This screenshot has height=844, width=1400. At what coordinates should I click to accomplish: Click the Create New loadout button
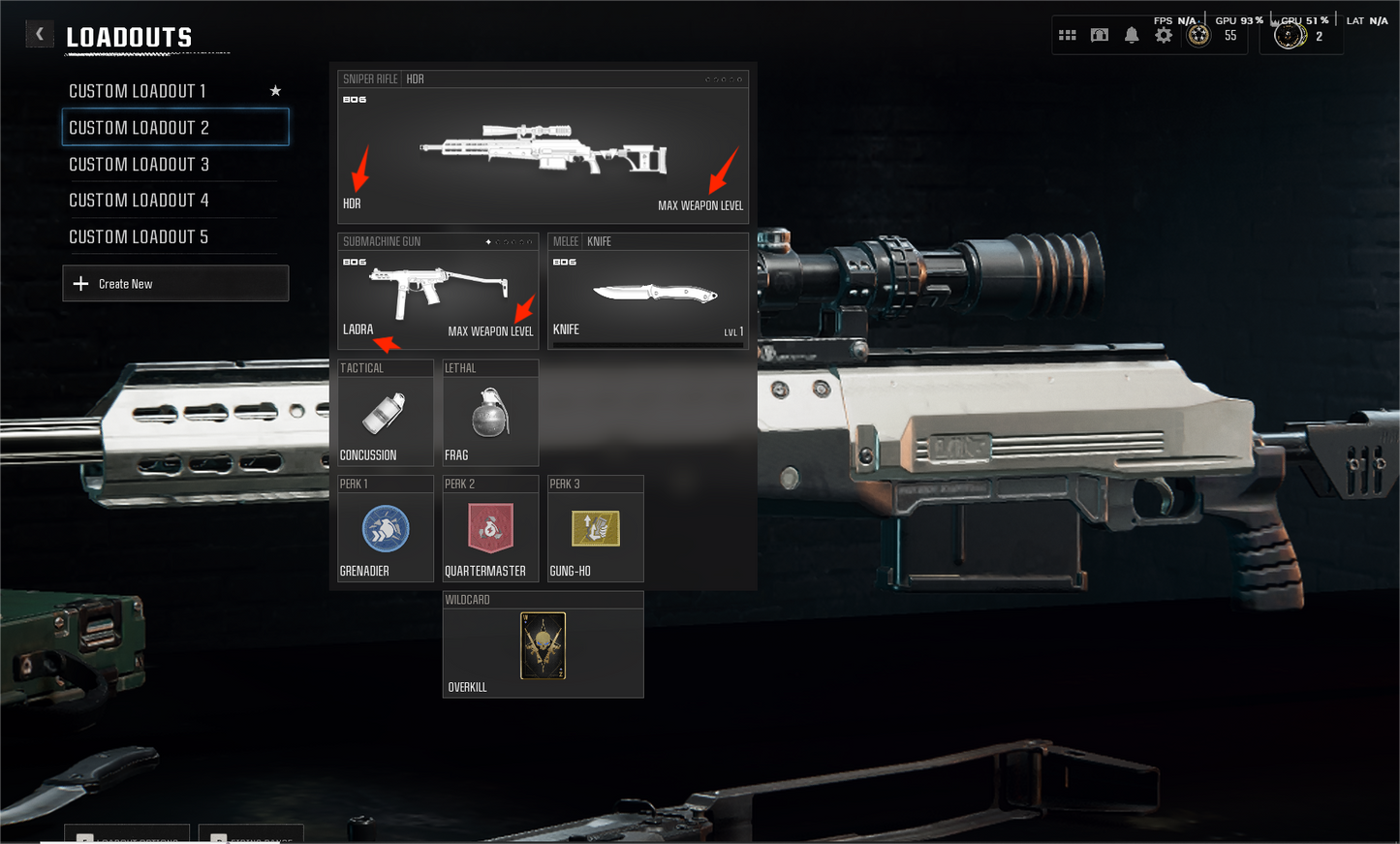click(x=175, y=283)
